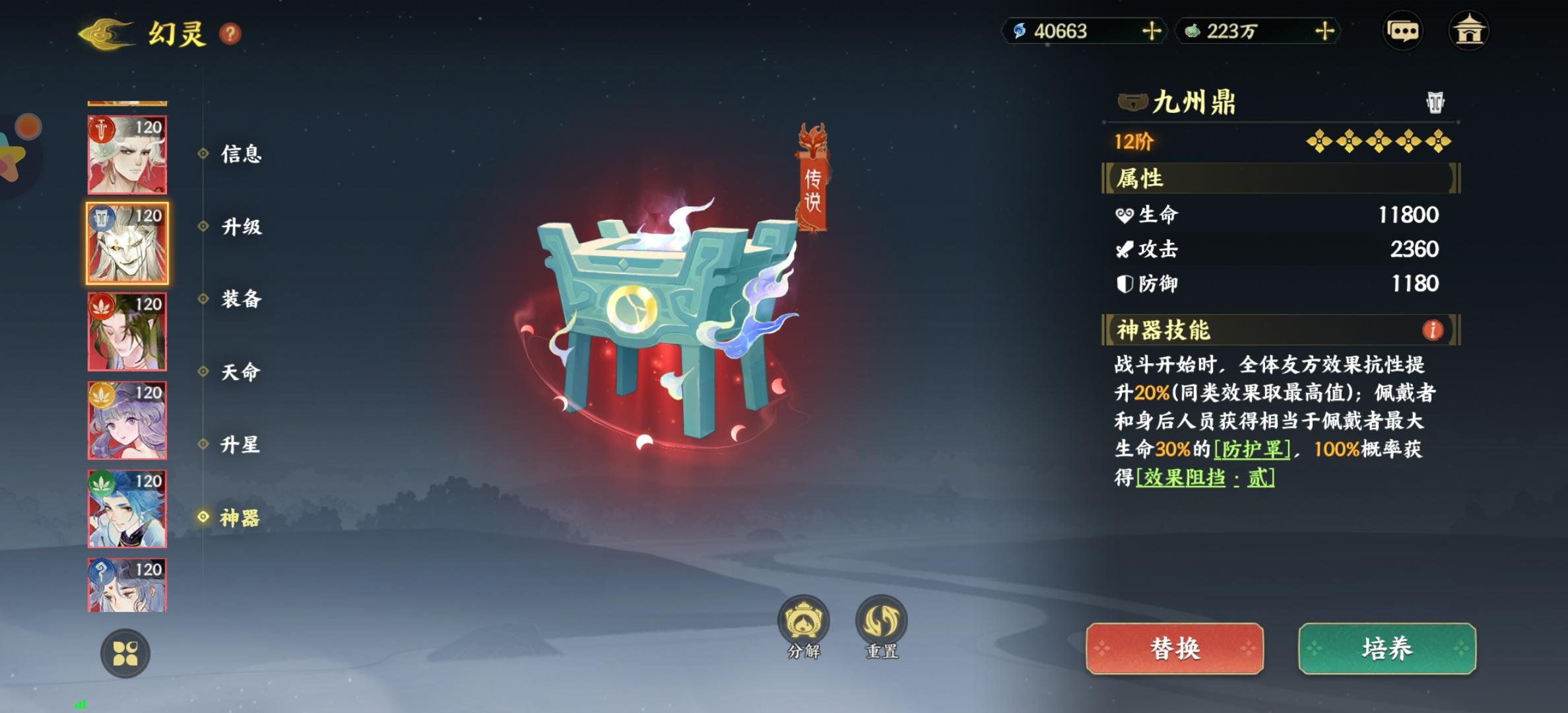Screen dimensions: 1568x713
Task: Select the purple-haired girl portrait
Action: 127,421
